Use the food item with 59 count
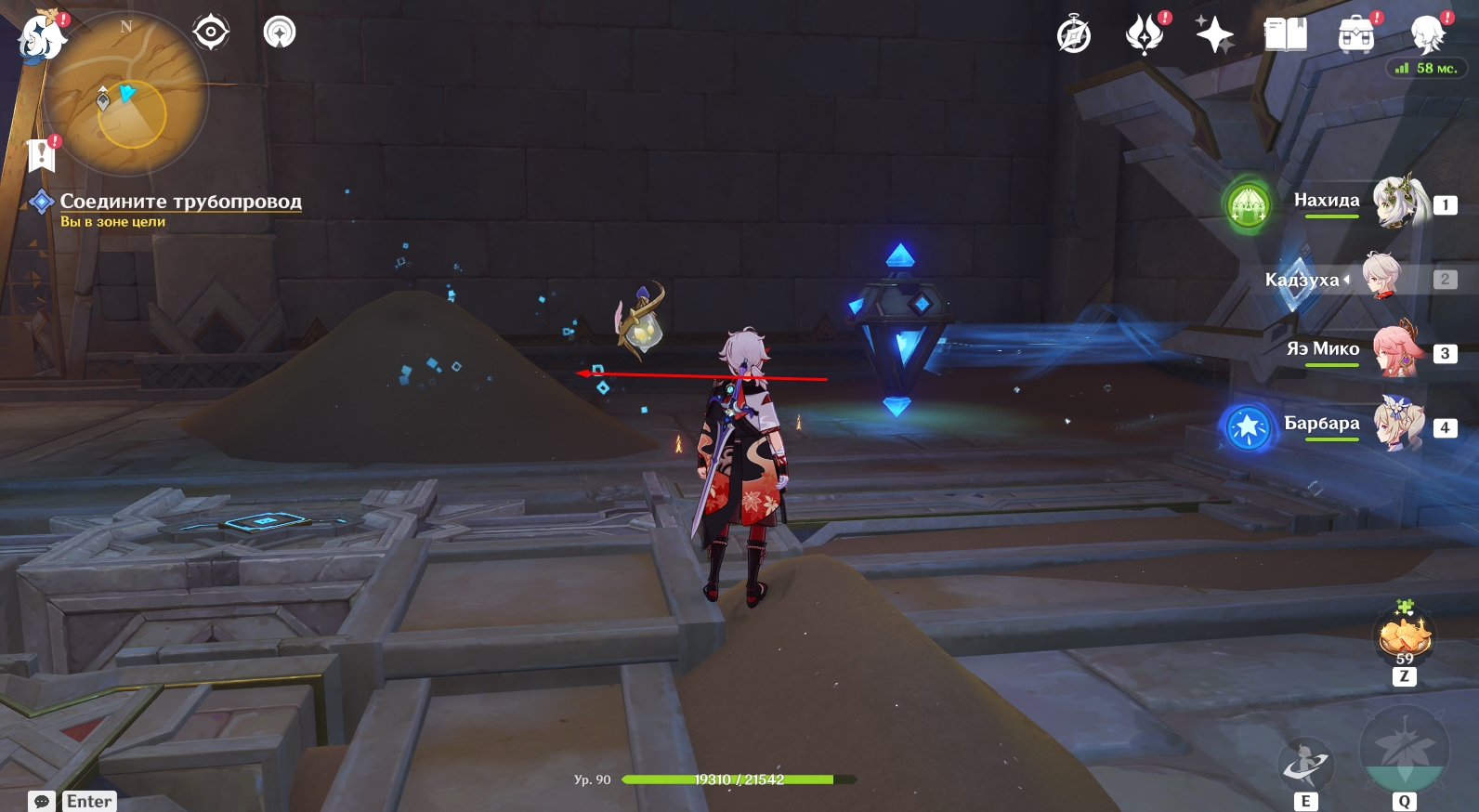1479x812 pixels. coord(1404,637)
